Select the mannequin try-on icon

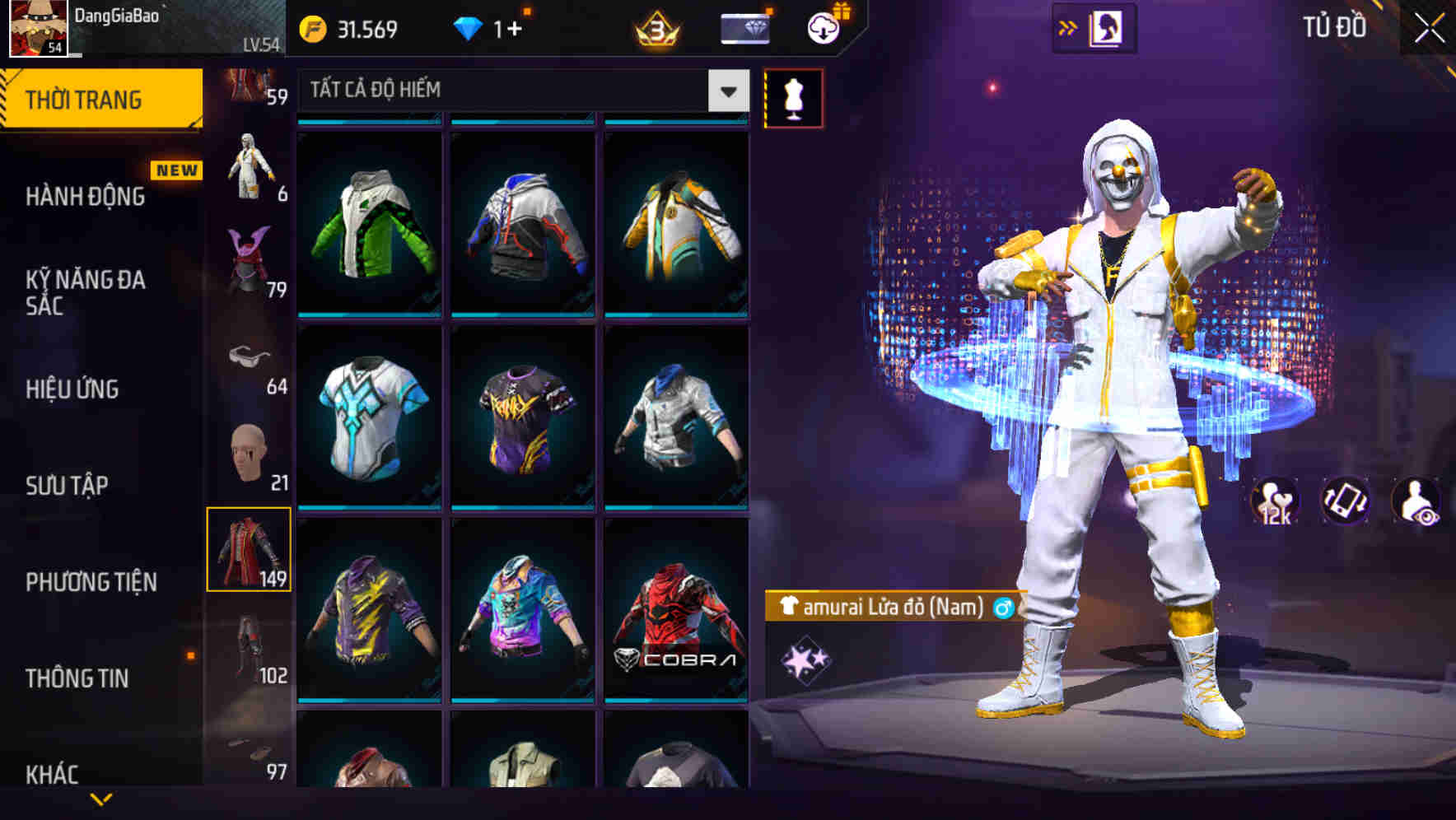pyautogui.click(x=793, y=96)
